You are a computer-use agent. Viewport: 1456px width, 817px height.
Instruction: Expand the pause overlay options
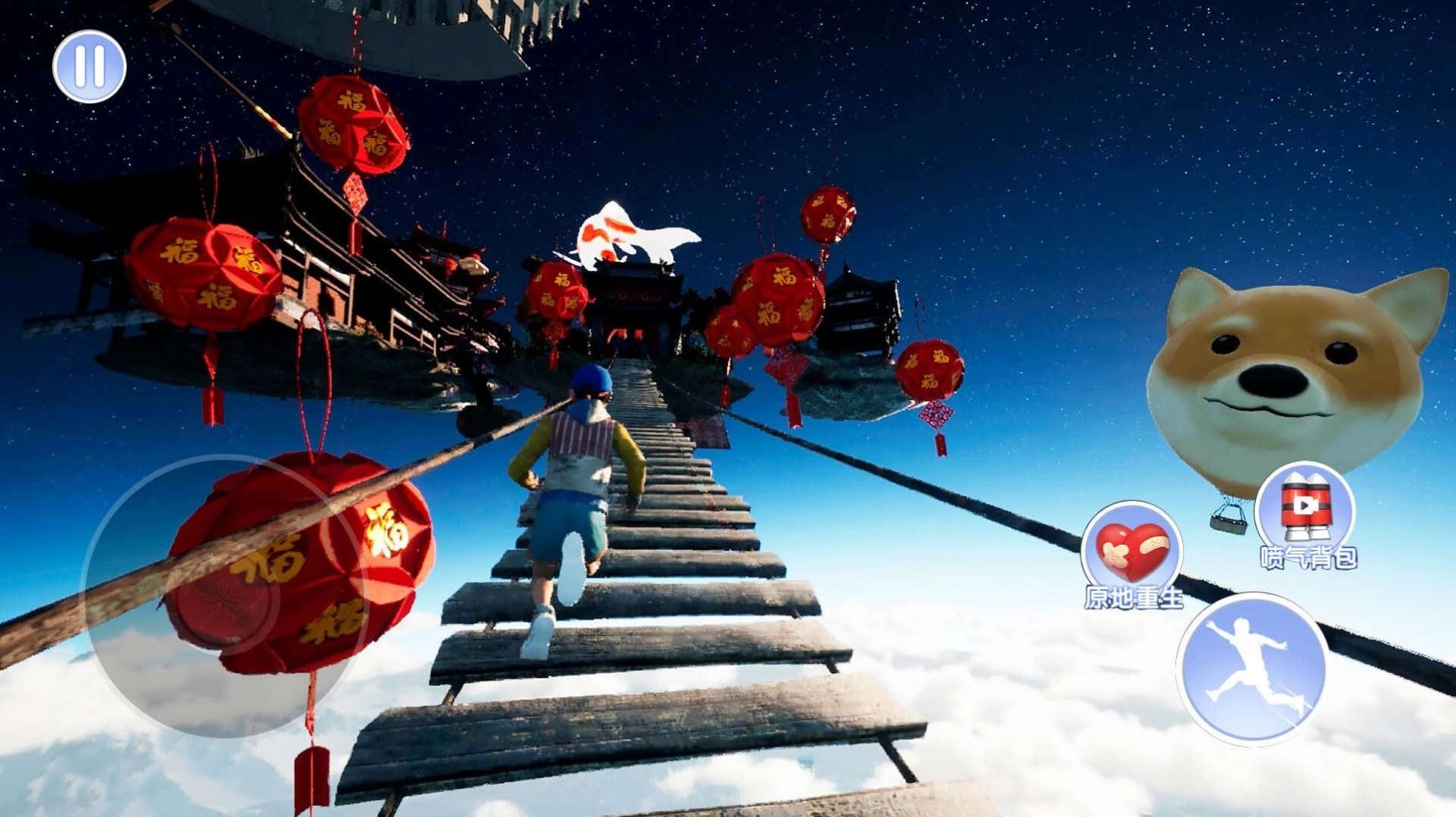pyautogui.click(x=89, y=67)
